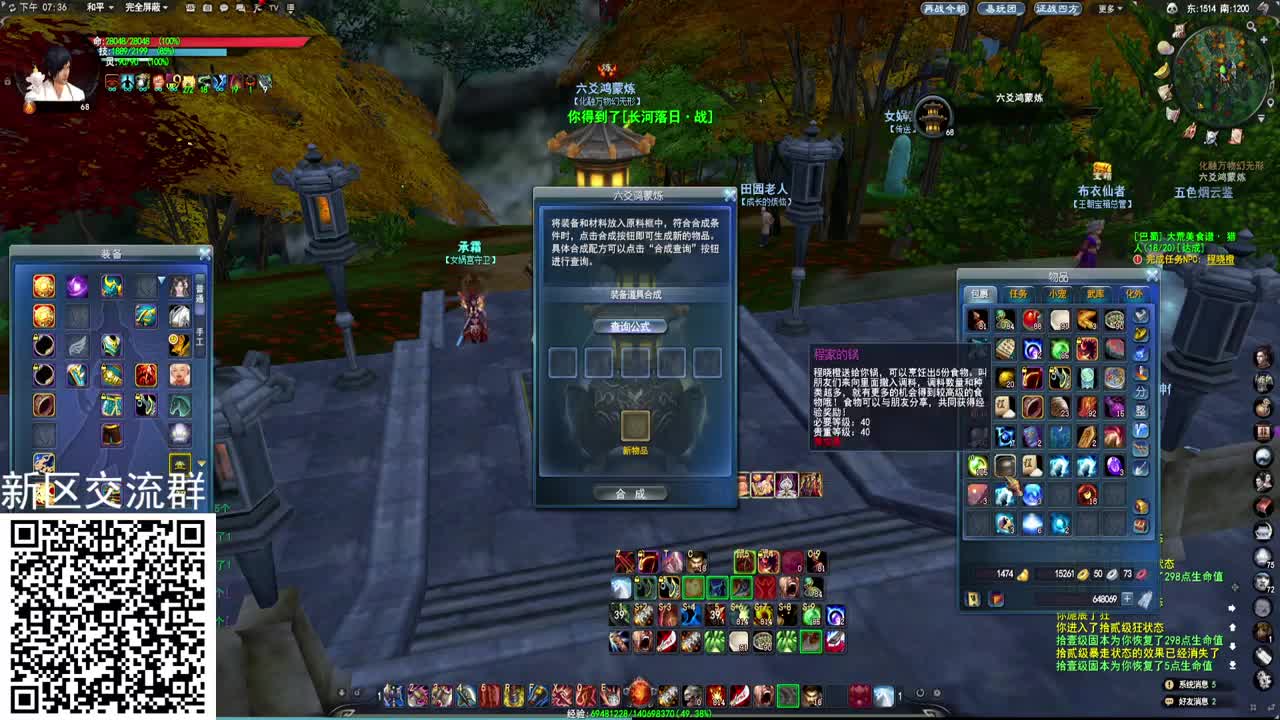
Task: Click the panda icon in the top status bar
Action: pos(1172,8)
